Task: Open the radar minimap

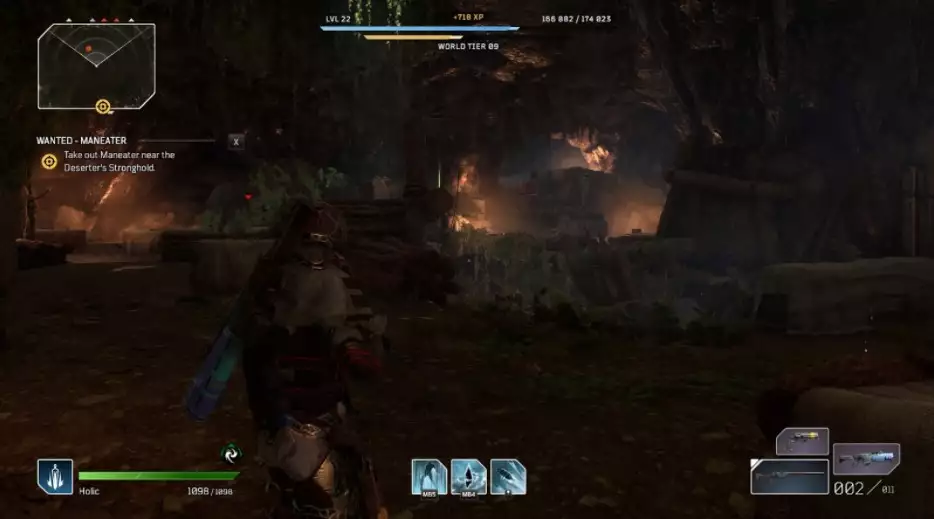Action: point(96,64)
